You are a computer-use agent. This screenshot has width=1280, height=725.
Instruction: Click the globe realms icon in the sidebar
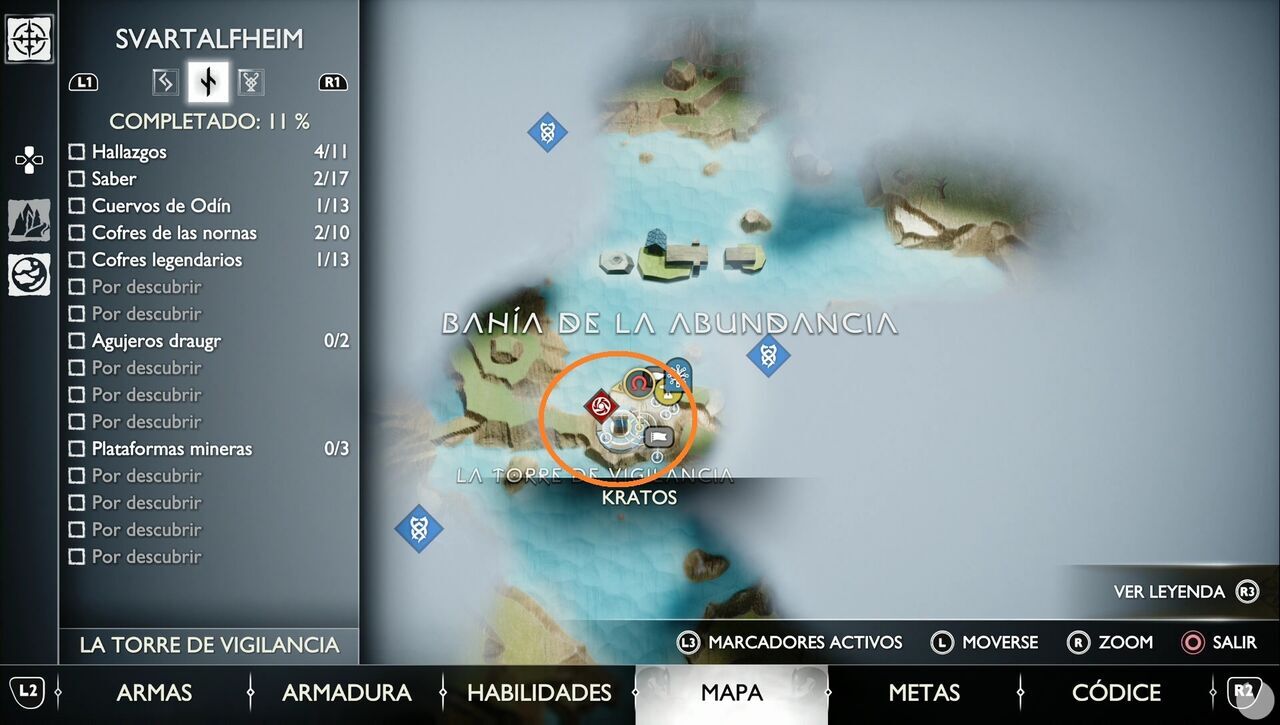coord(29,271)
